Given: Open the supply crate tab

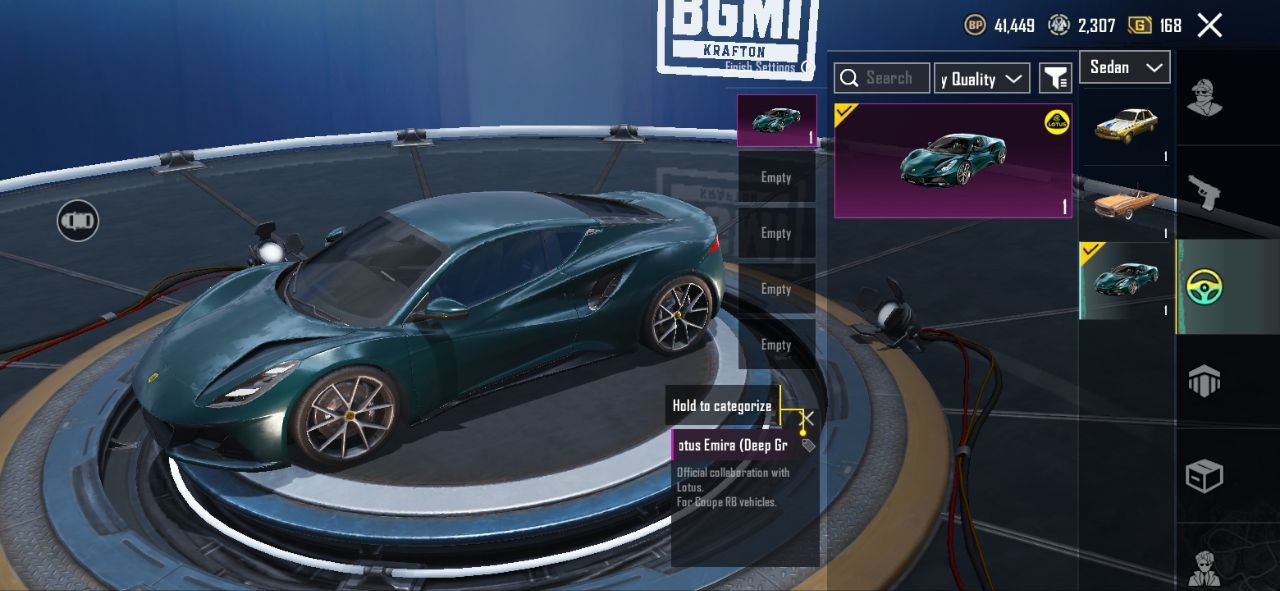Looking at the screenshot, I should [x=1205, y=476].
